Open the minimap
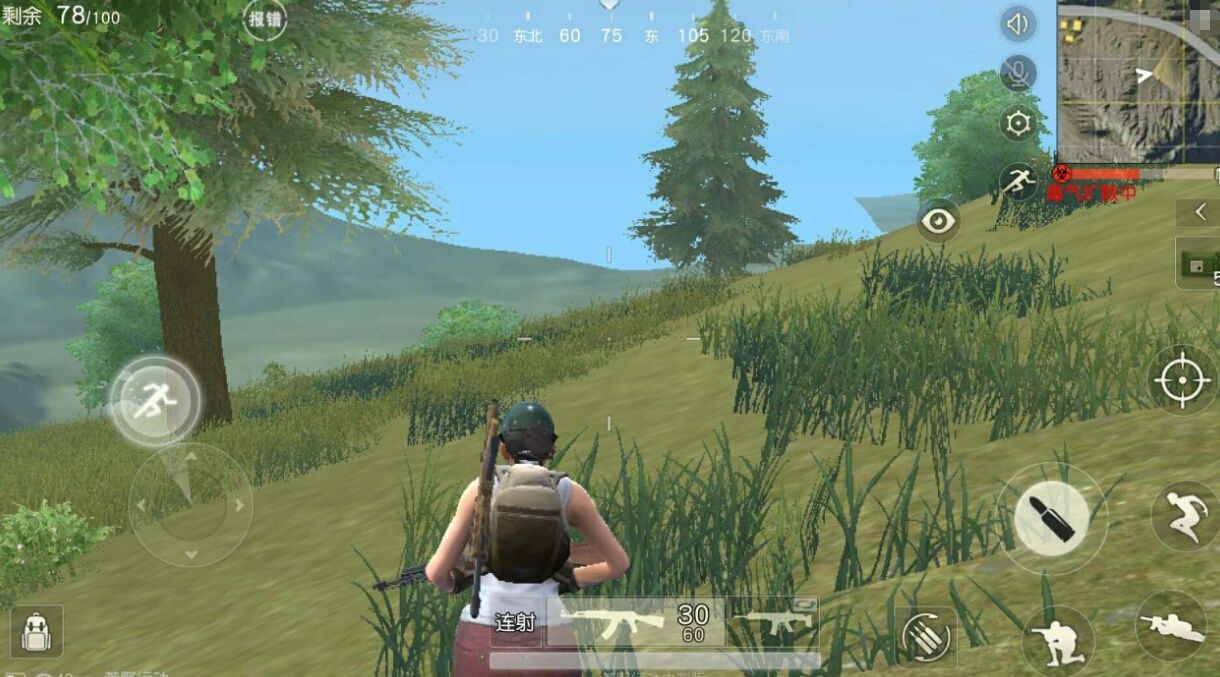Viewport: 1220px width, 677px height. [1138, 80]
